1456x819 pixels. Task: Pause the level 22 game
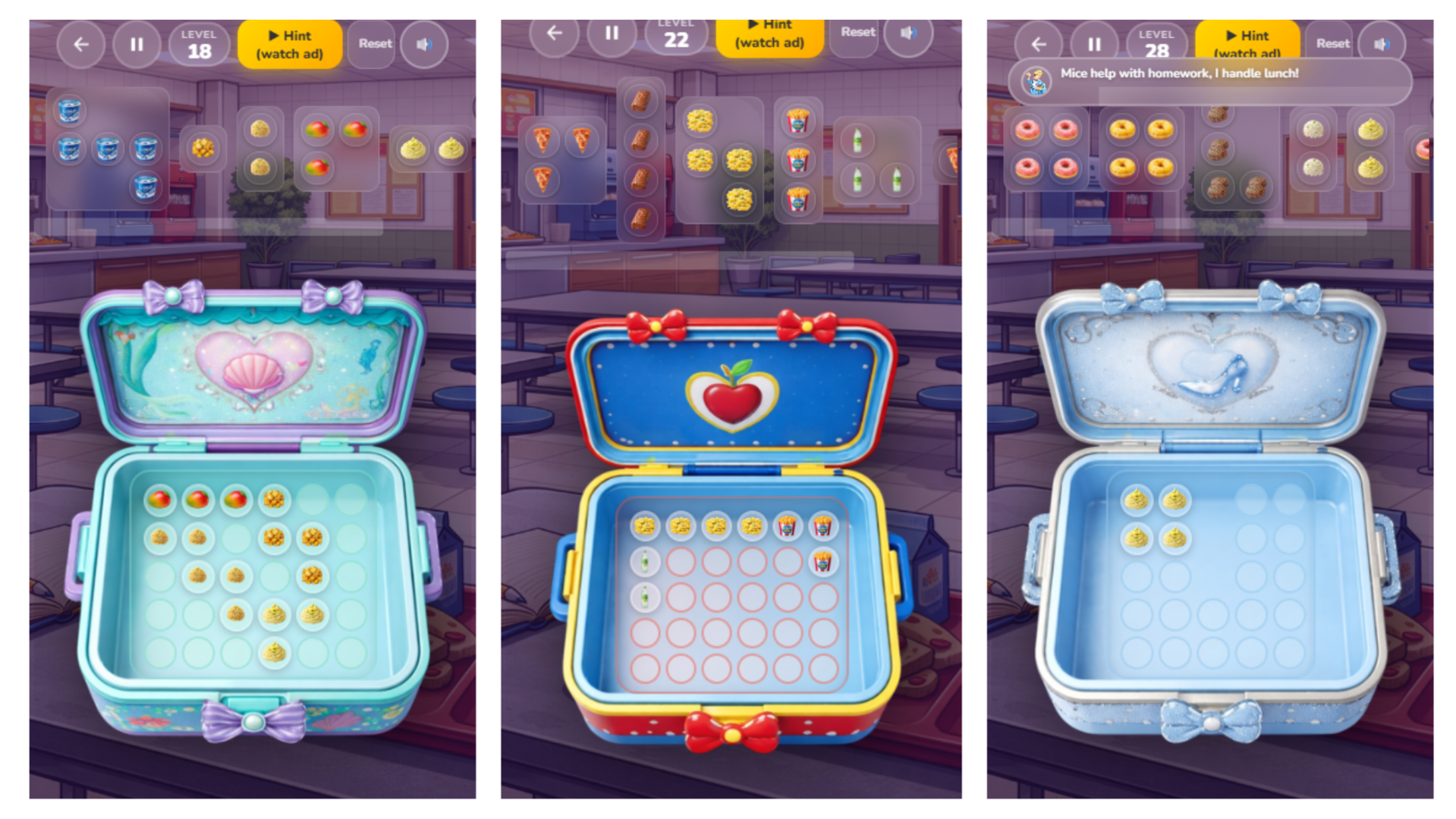pyautogui.click(x=612, y=32)
